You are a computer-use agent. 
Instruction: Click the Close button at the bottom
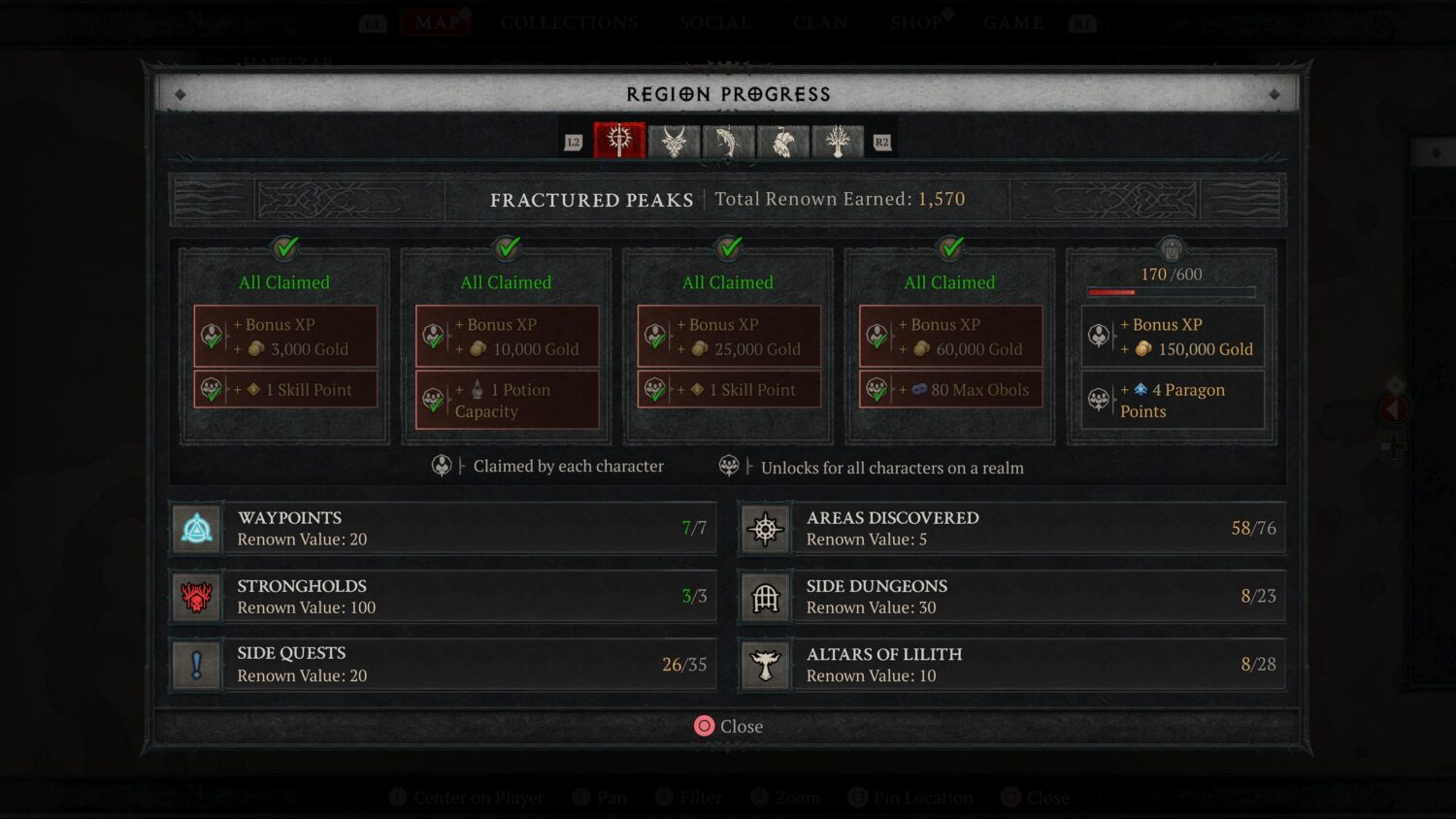point(728,726)
